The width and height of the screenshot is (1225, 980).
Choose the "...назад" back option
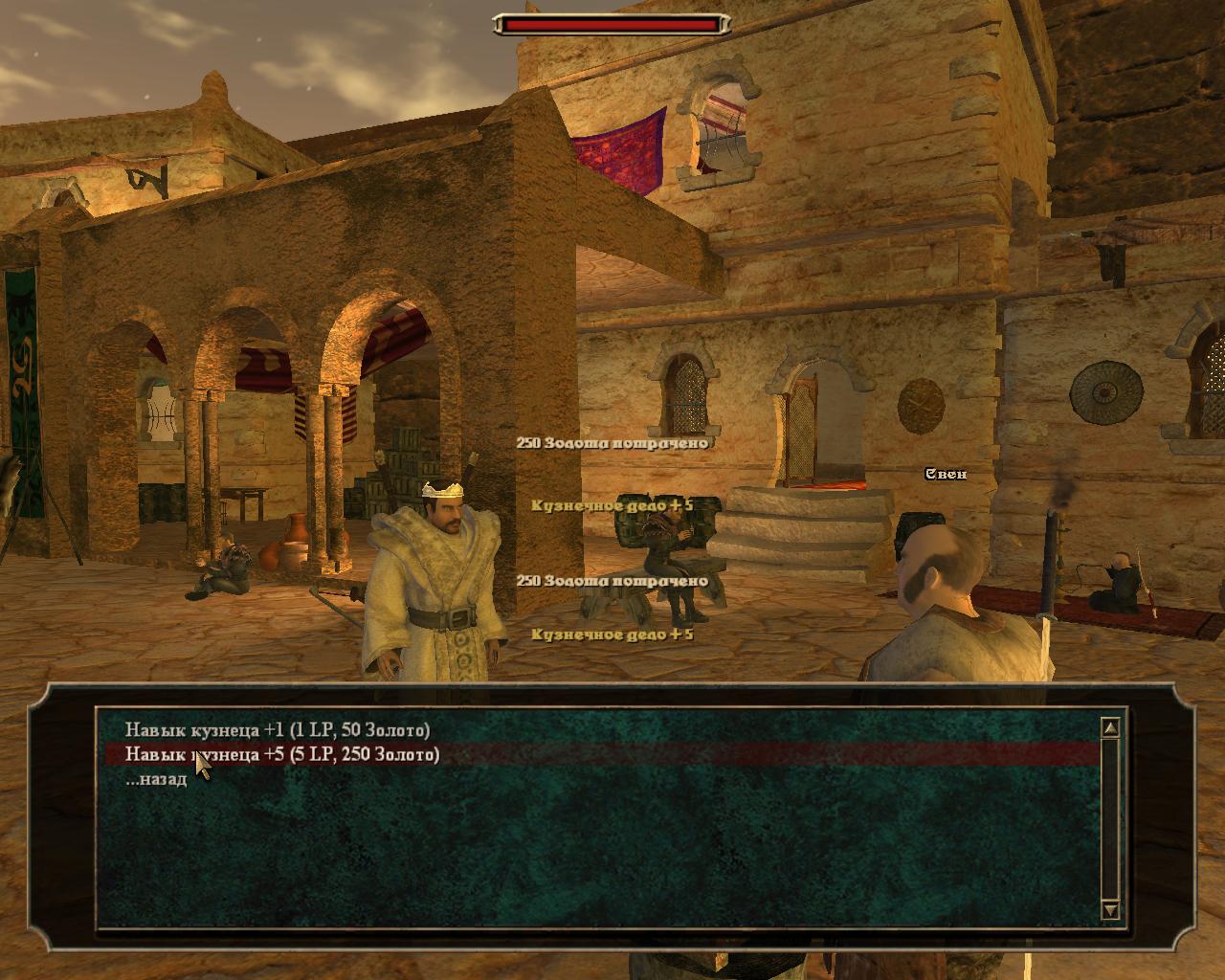click(156, 779)
